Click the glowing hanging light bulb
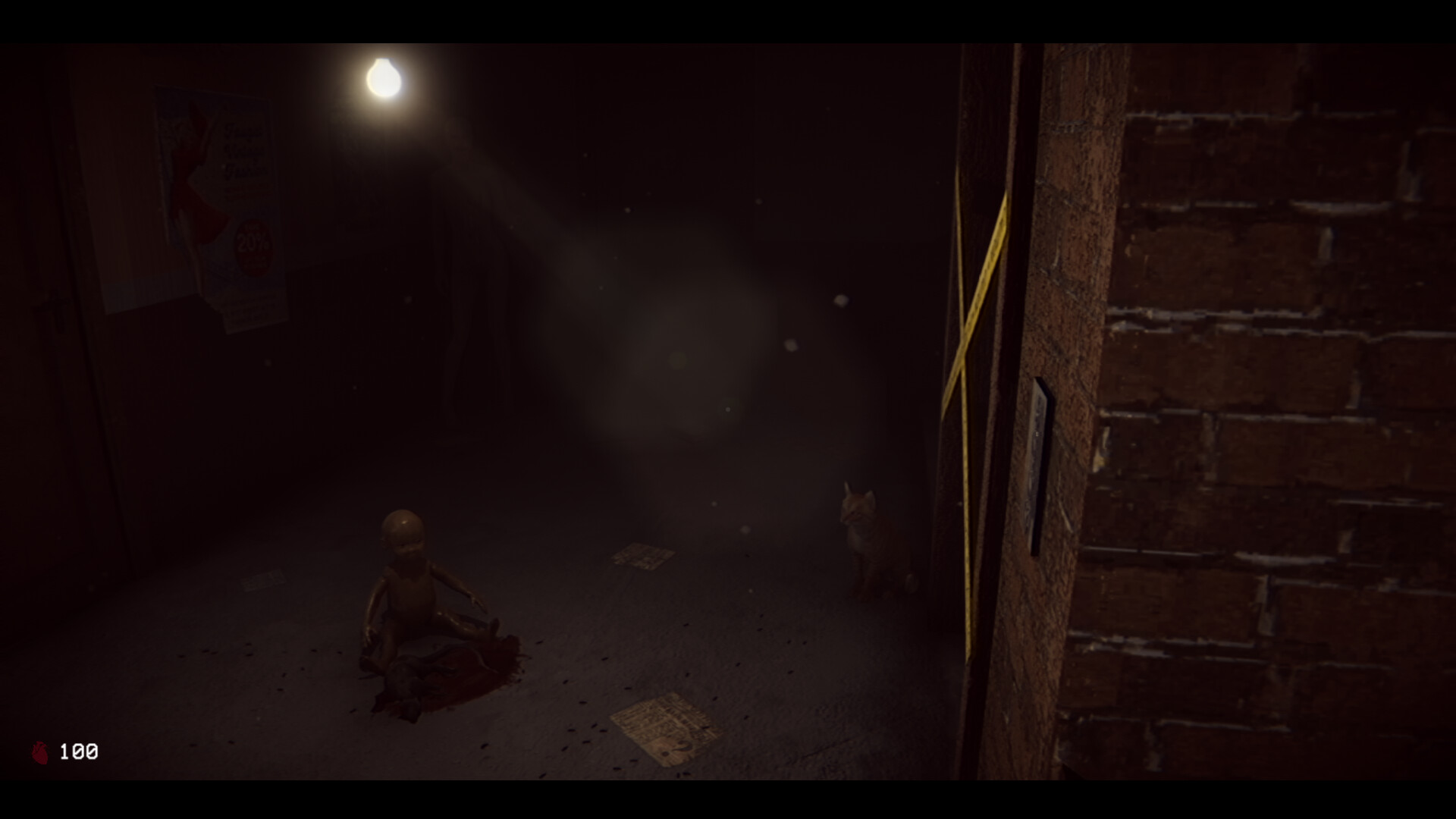 pos(385,76)
